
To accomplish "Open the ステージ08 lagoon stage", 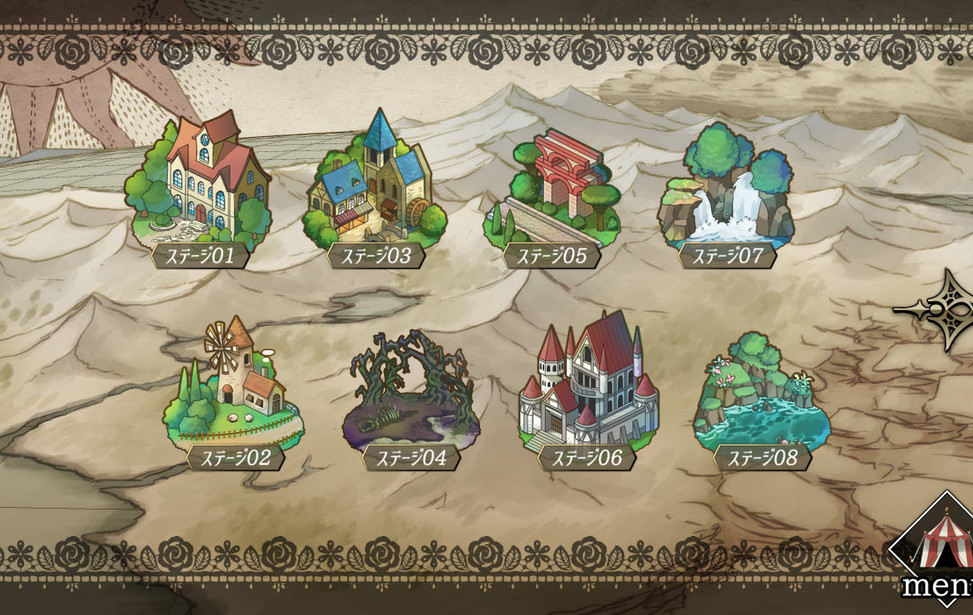I will coord(761,395).
